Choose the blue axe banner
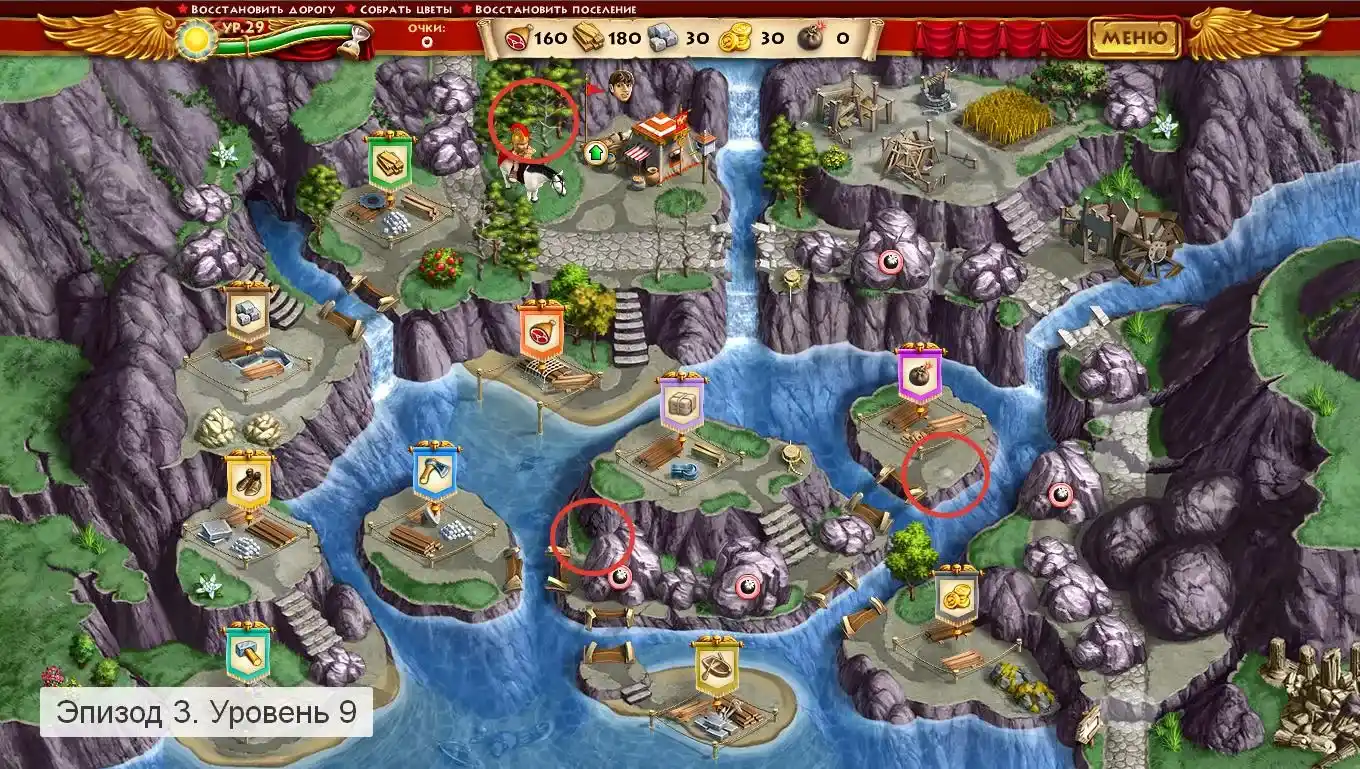Screen dimensions: 1360x769 pyautogui.click(x=434, y=473)
